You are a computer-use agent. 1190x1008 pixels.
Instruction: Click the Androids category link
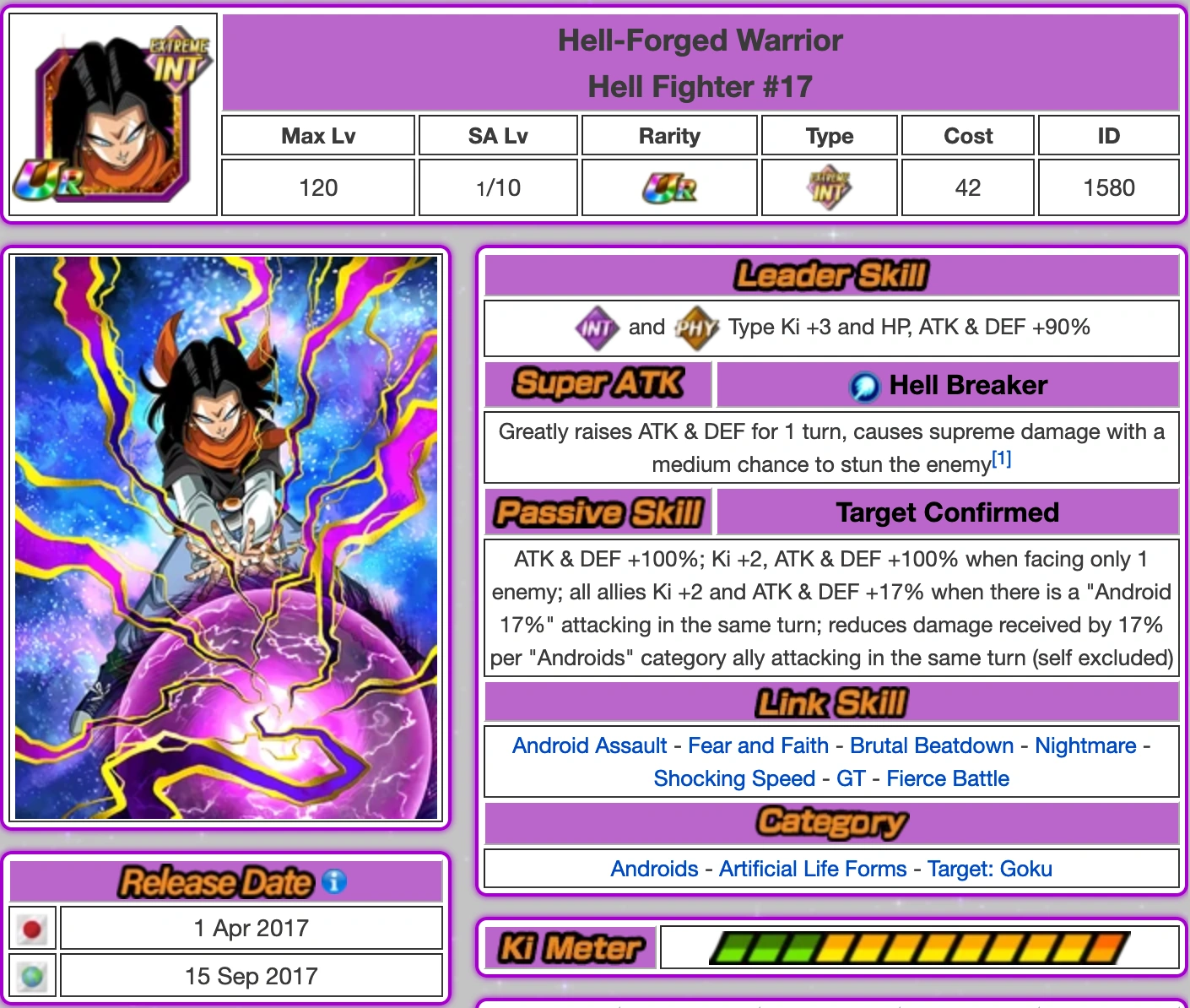[654, 869]
